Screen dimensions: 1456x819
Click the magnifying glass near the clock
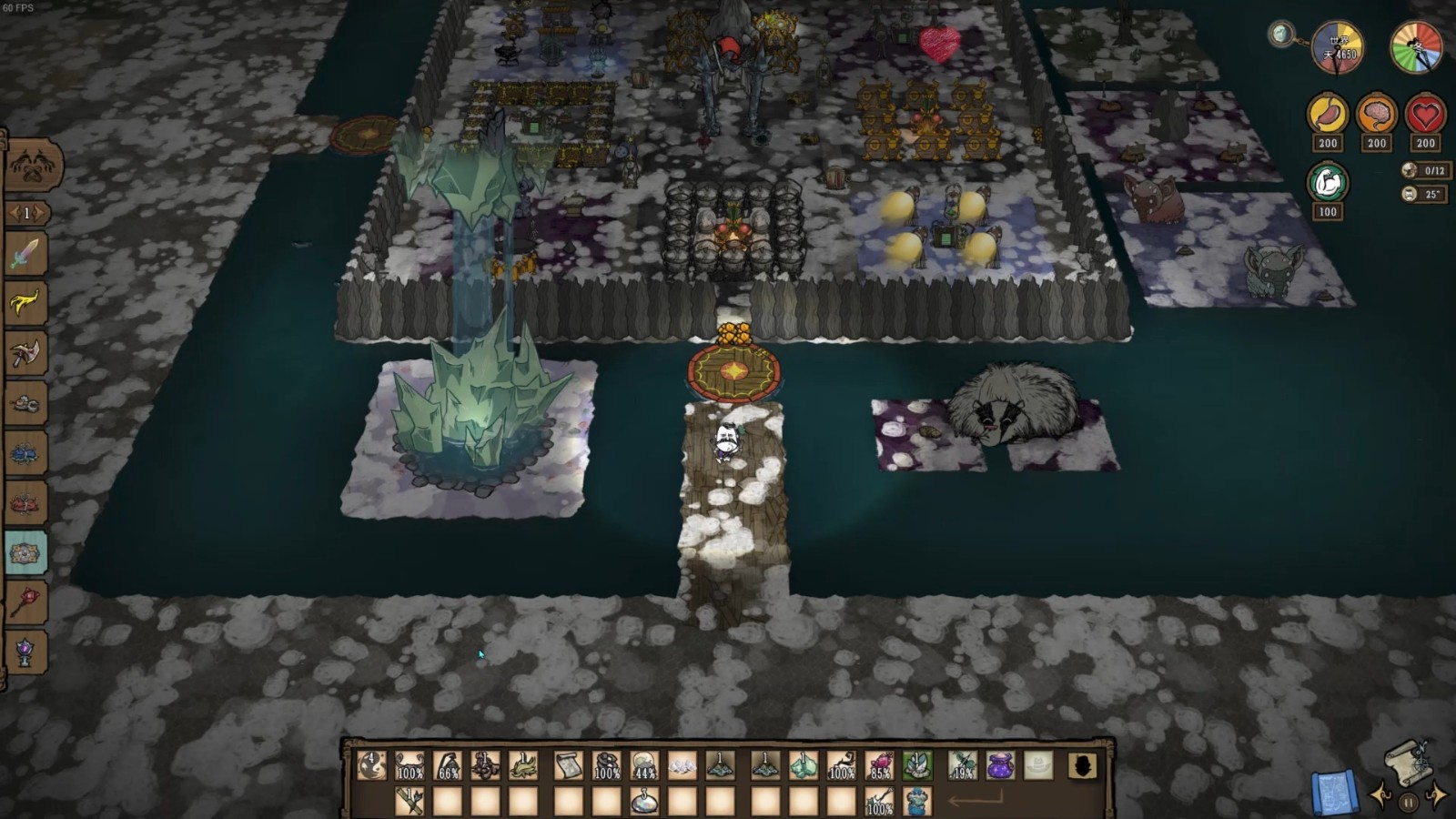pos(1282,35)
